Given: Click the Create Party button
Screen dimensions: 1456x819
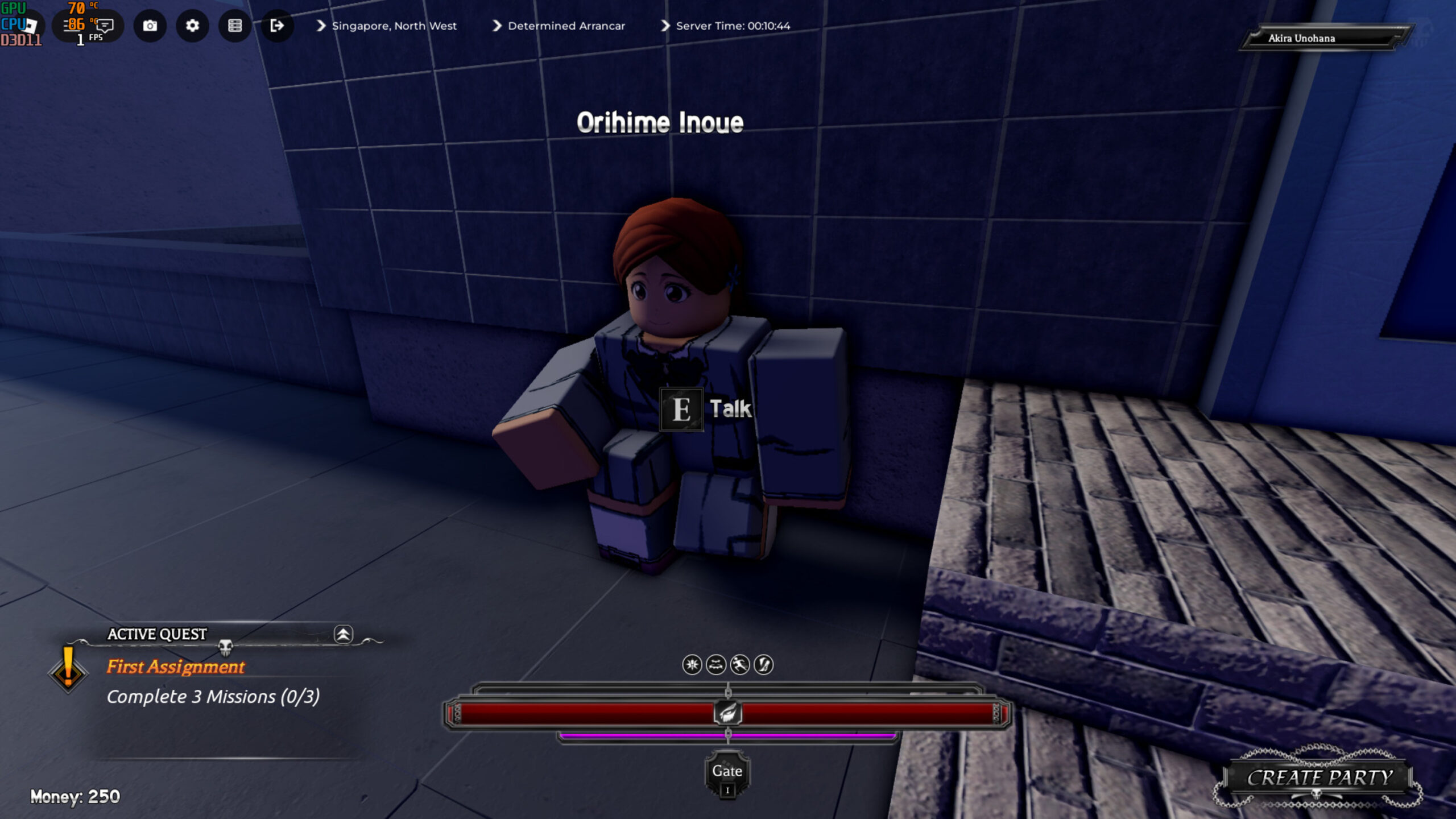Looking at the screenshot, I should pyautogui.click(x=1319, y=777).
